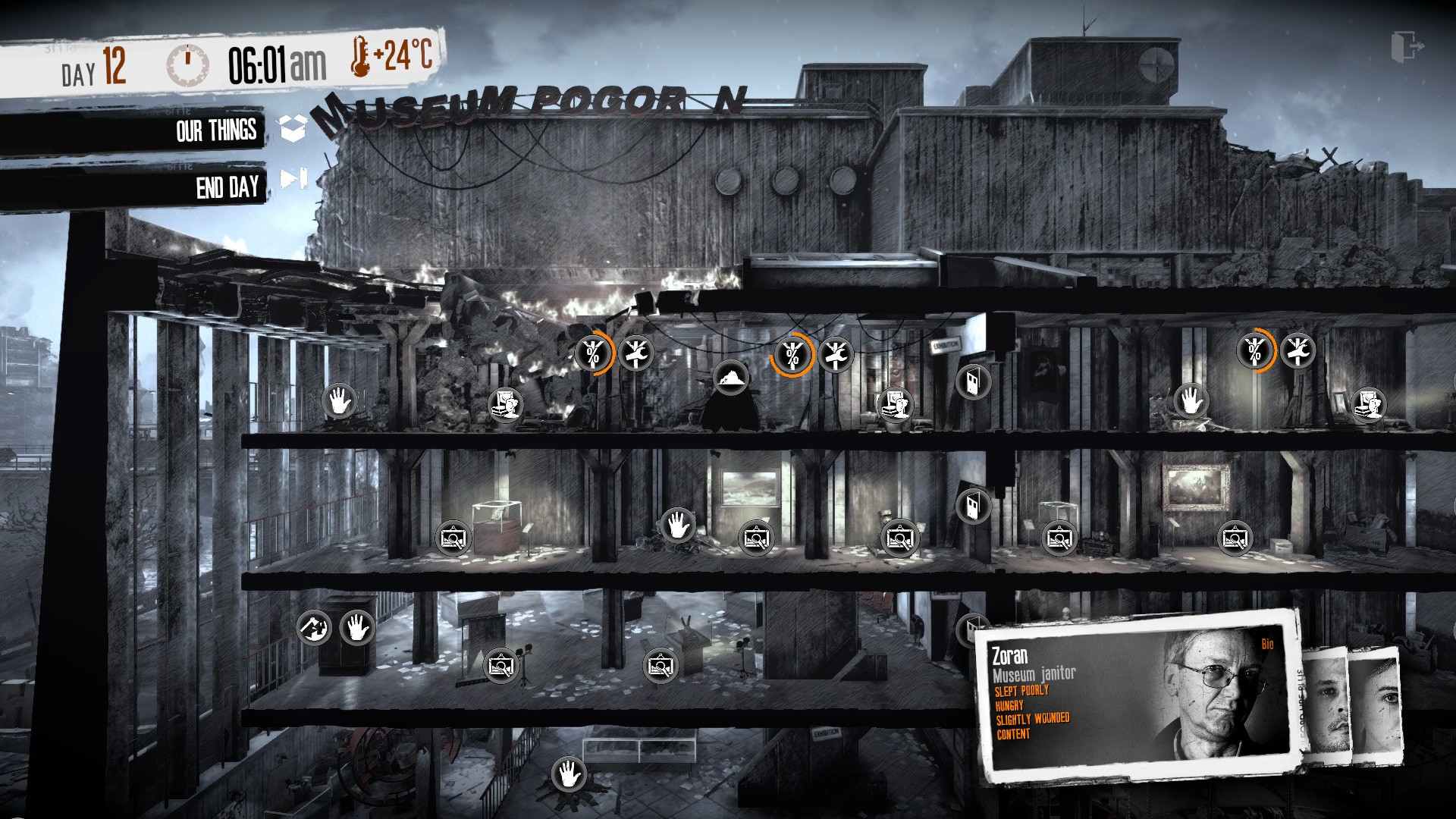The width and height of the screenshot is (1456, 819).
Task: Use the hatchet icon on the cabinet
Action: 314,628
